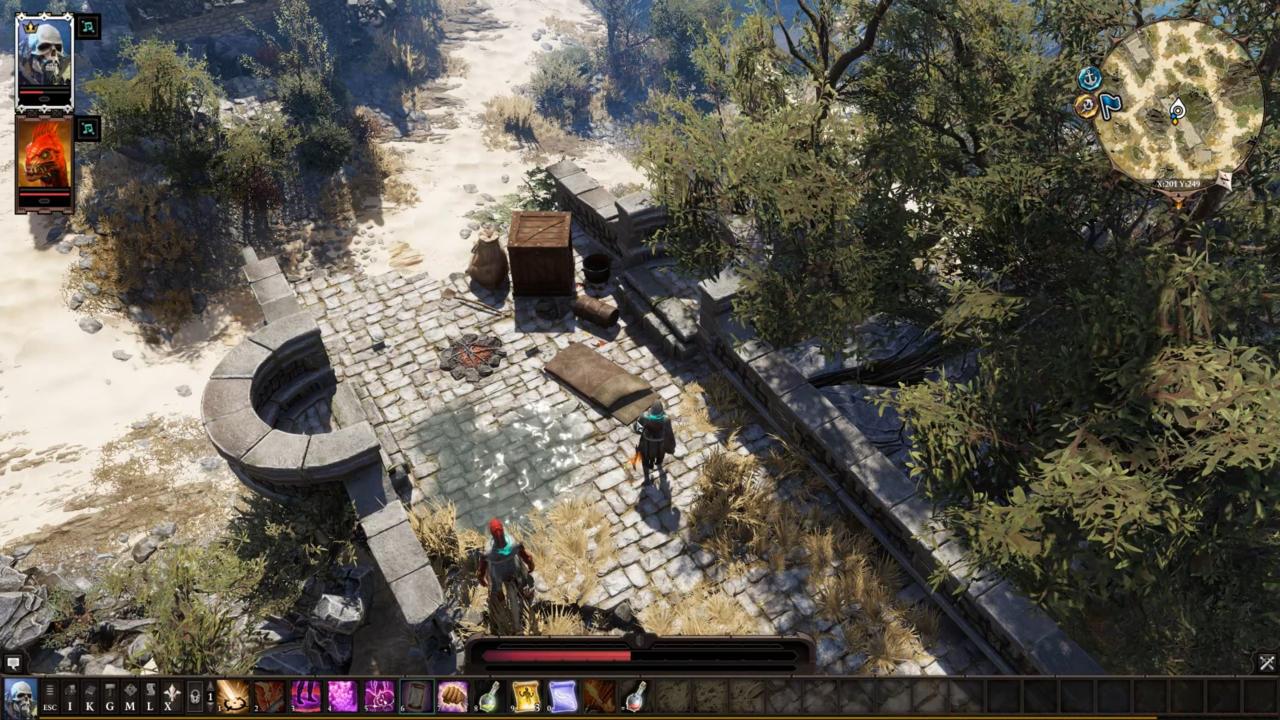Use the yellow scroll in hotbar
Viewport: 1280px width, 720px height.
tap(526, 696)
